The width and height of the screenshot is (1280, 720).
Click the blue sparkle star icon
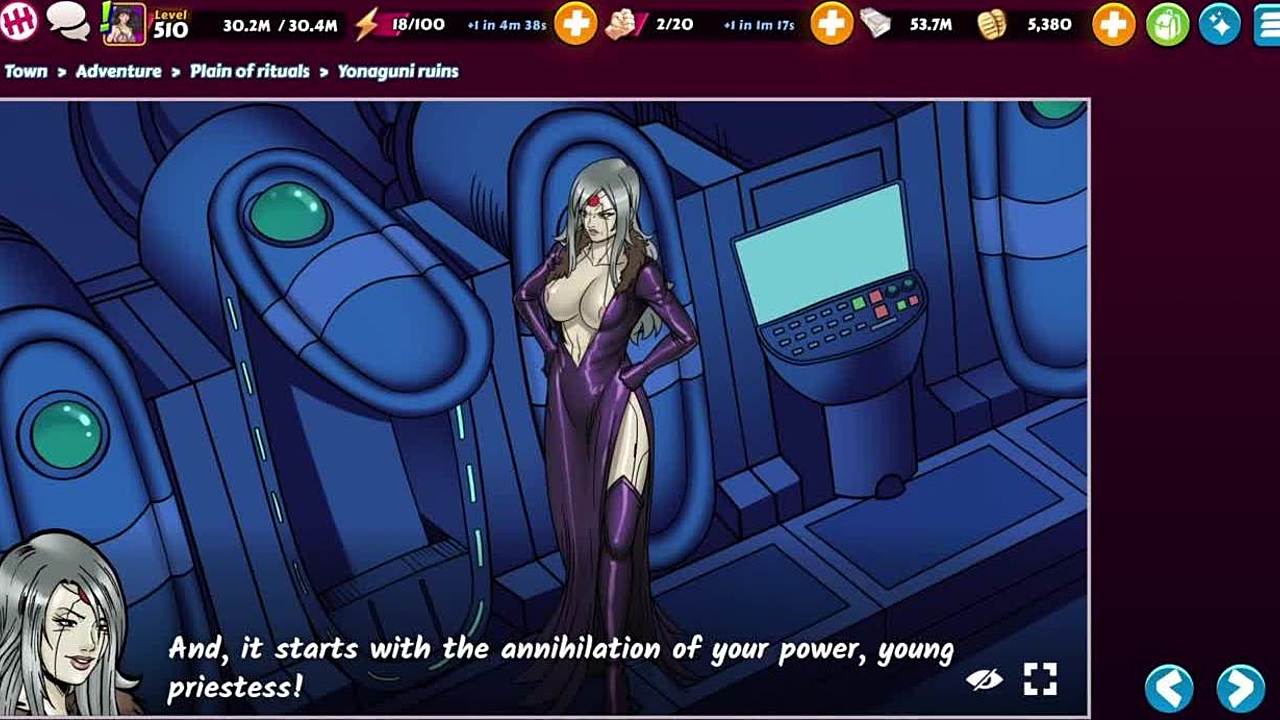[x=1219, y=24]
